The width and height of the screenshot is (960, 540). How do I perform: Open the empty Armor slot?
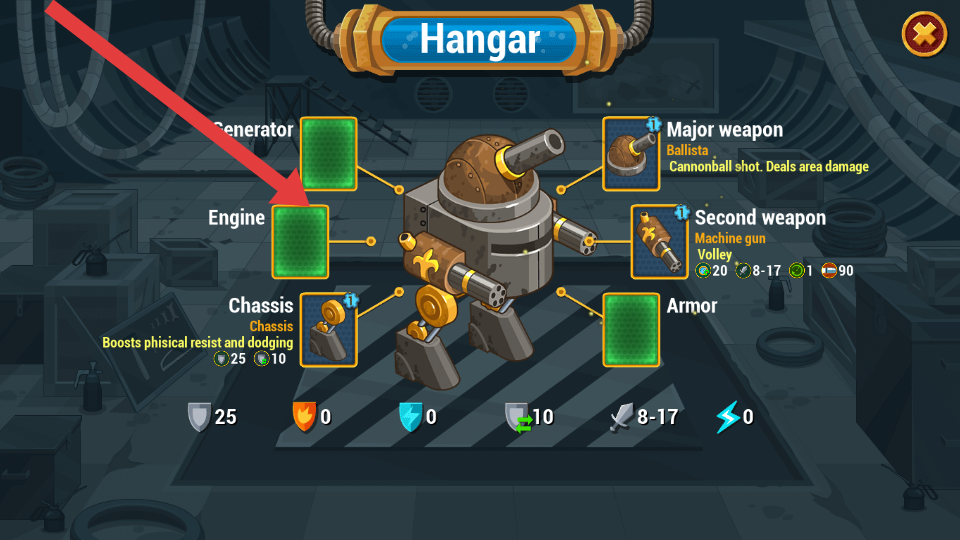click(631, 330)
